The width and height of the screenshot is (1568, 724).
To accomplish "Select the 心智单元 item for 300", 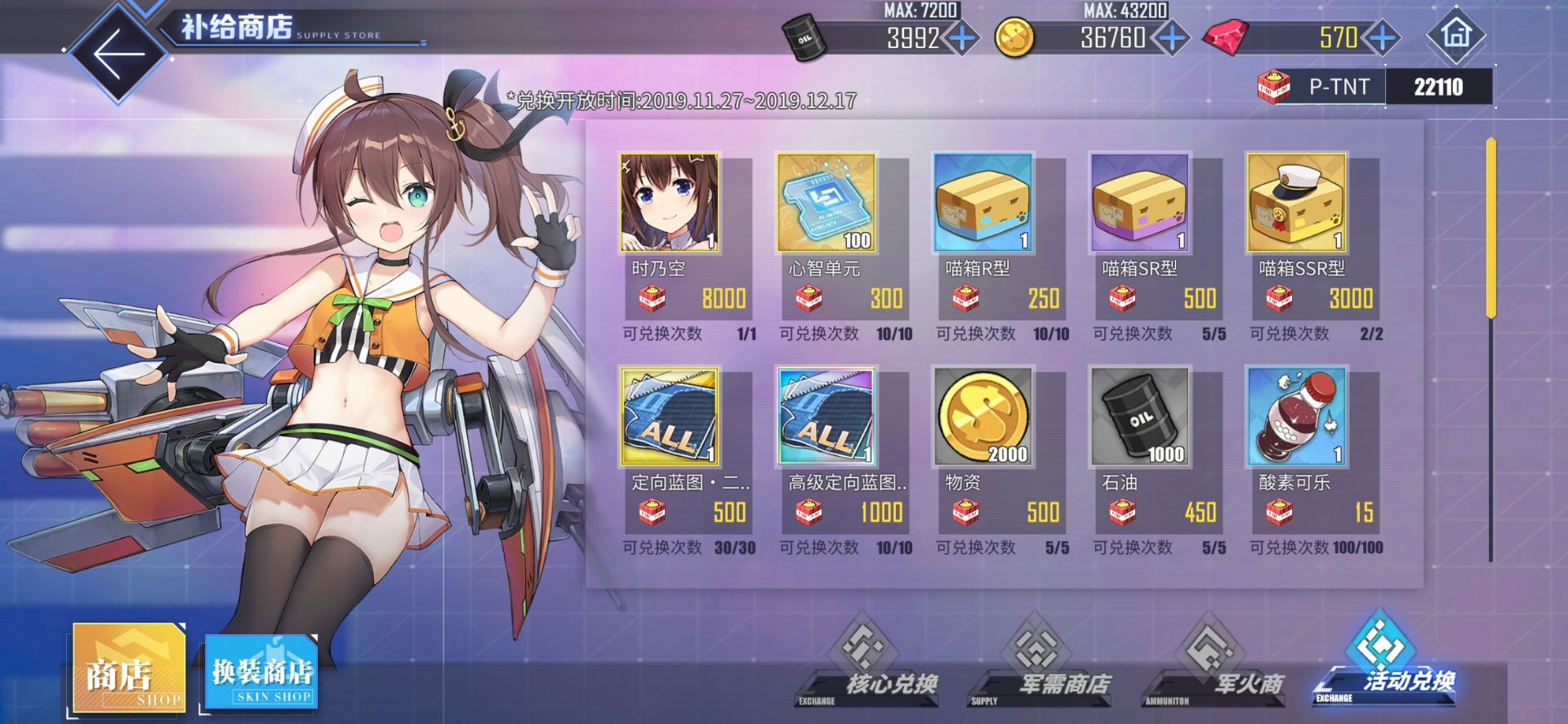I will (826, 203).
